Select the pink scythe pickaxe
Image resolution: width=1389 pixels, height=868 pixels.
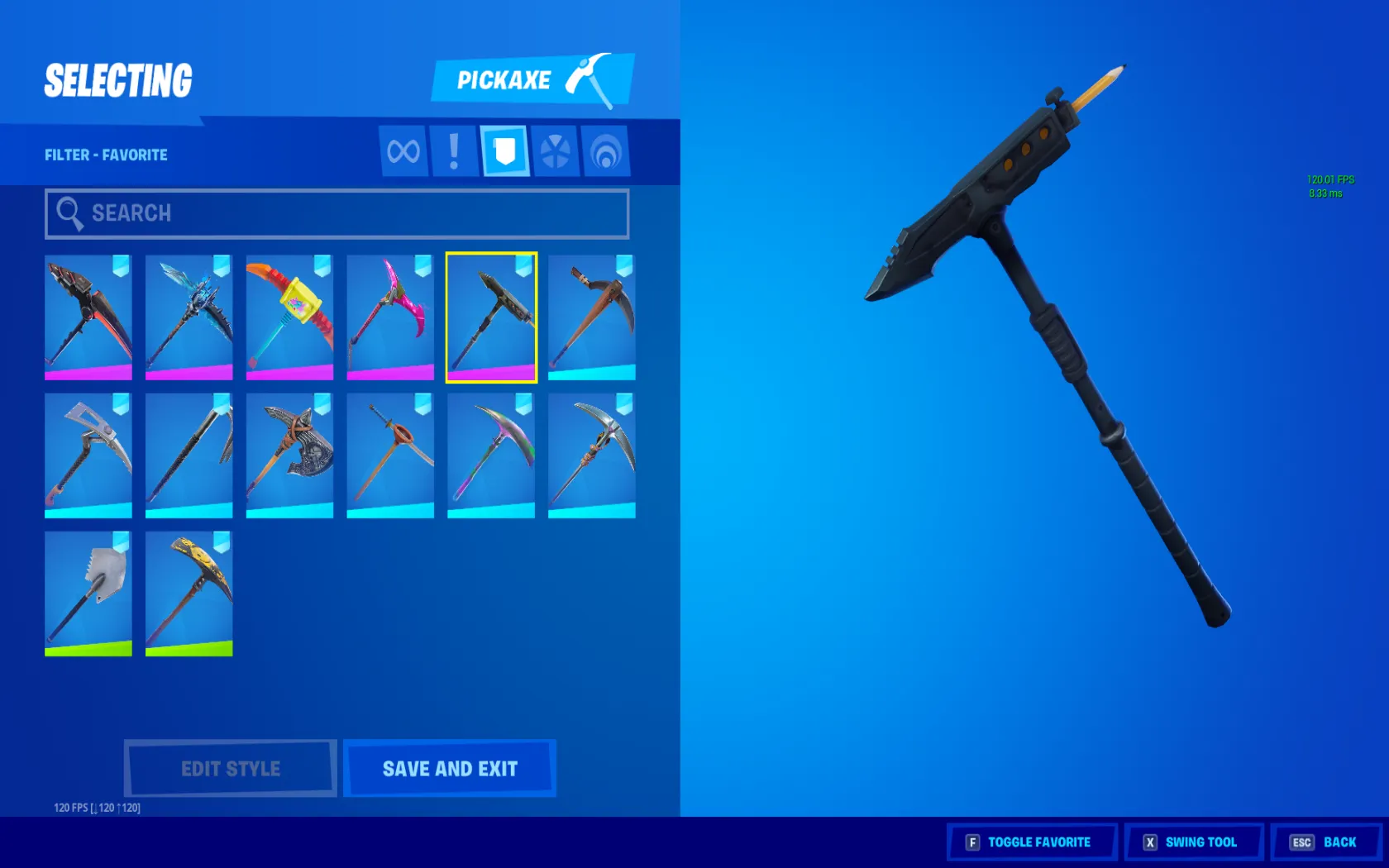[390, 317]
